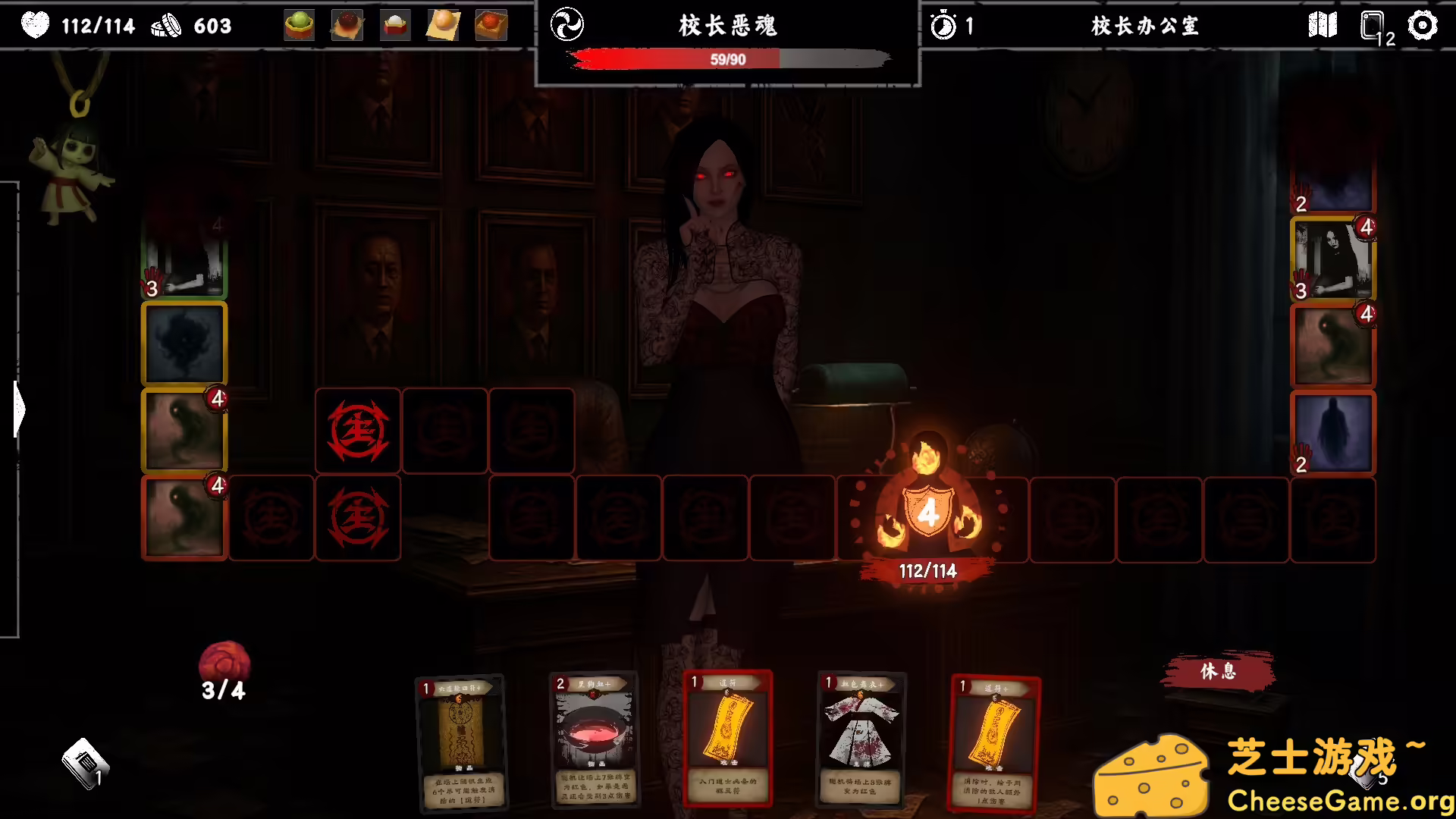Click the vertical bars icon in the top-right
The image size is (1456, 819).
tap(1323, 25)
